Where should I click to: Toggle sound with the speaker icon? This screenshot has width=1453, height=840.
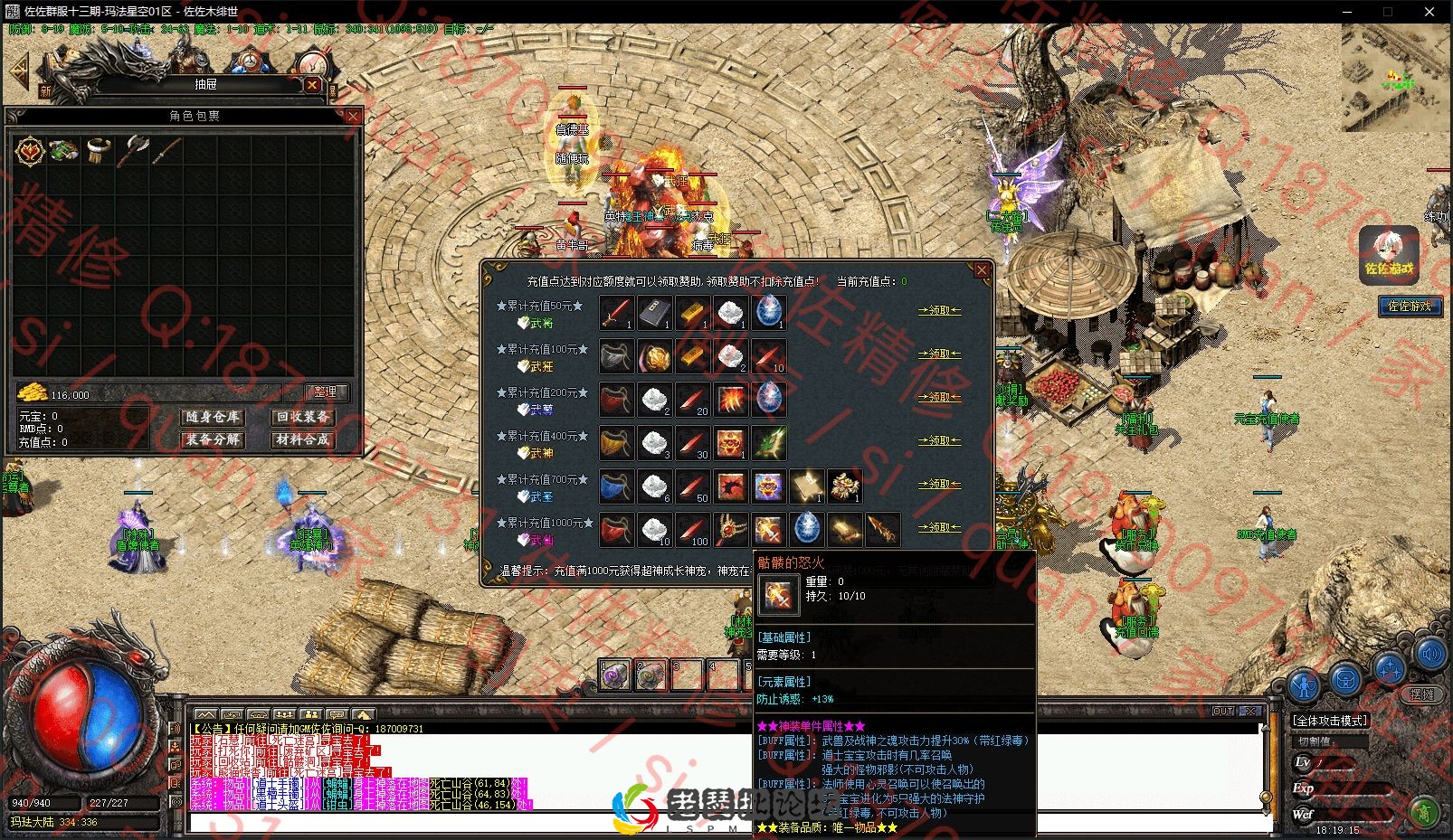(x=1430, y=655)
